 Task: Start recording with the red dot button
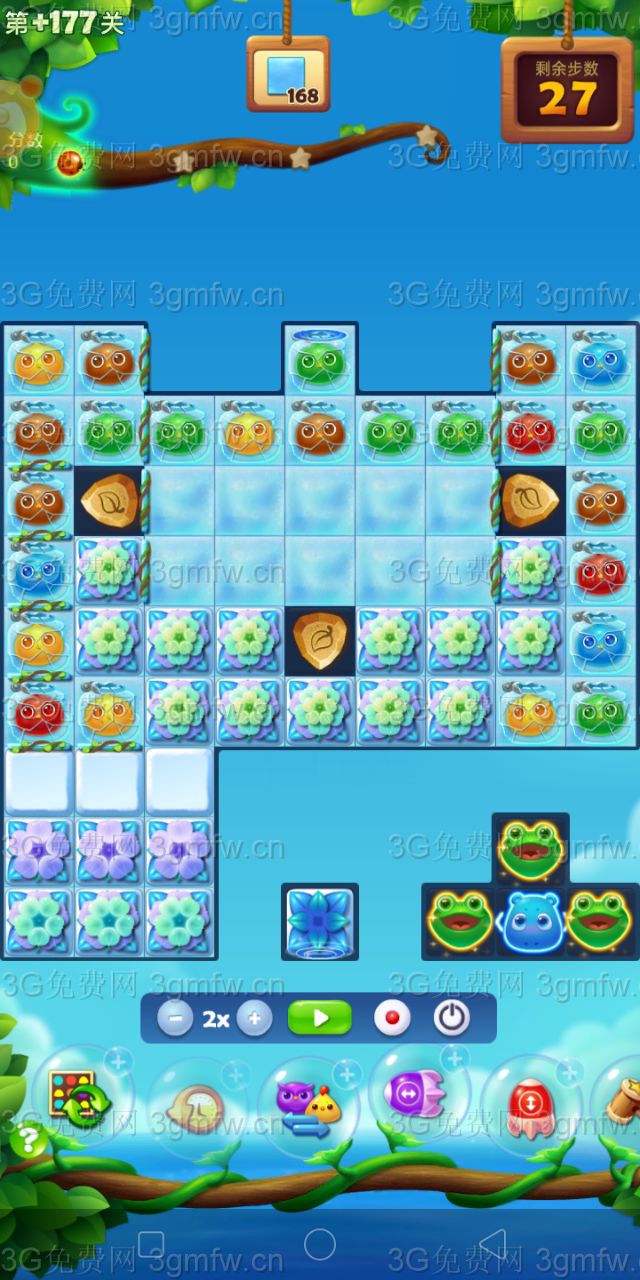pyautogui.click(x=392, y=1019)
